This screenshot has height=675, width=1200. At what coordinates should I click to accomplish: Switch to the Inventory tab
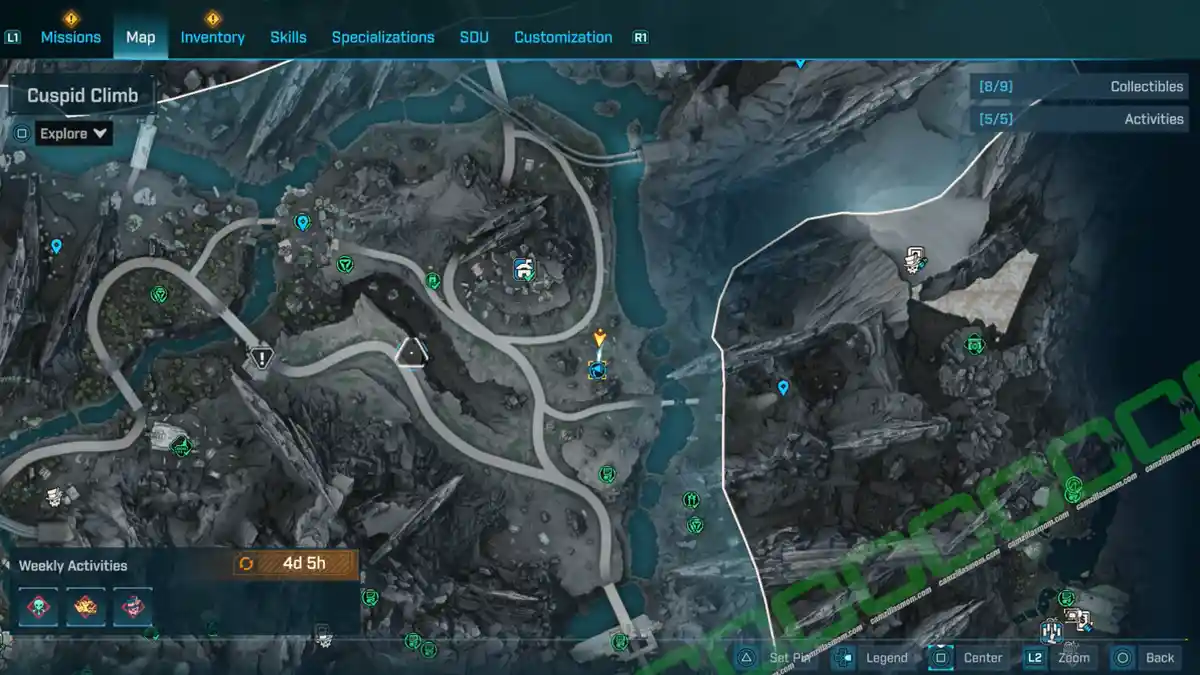pyautogui.click(x=212, y=37)
